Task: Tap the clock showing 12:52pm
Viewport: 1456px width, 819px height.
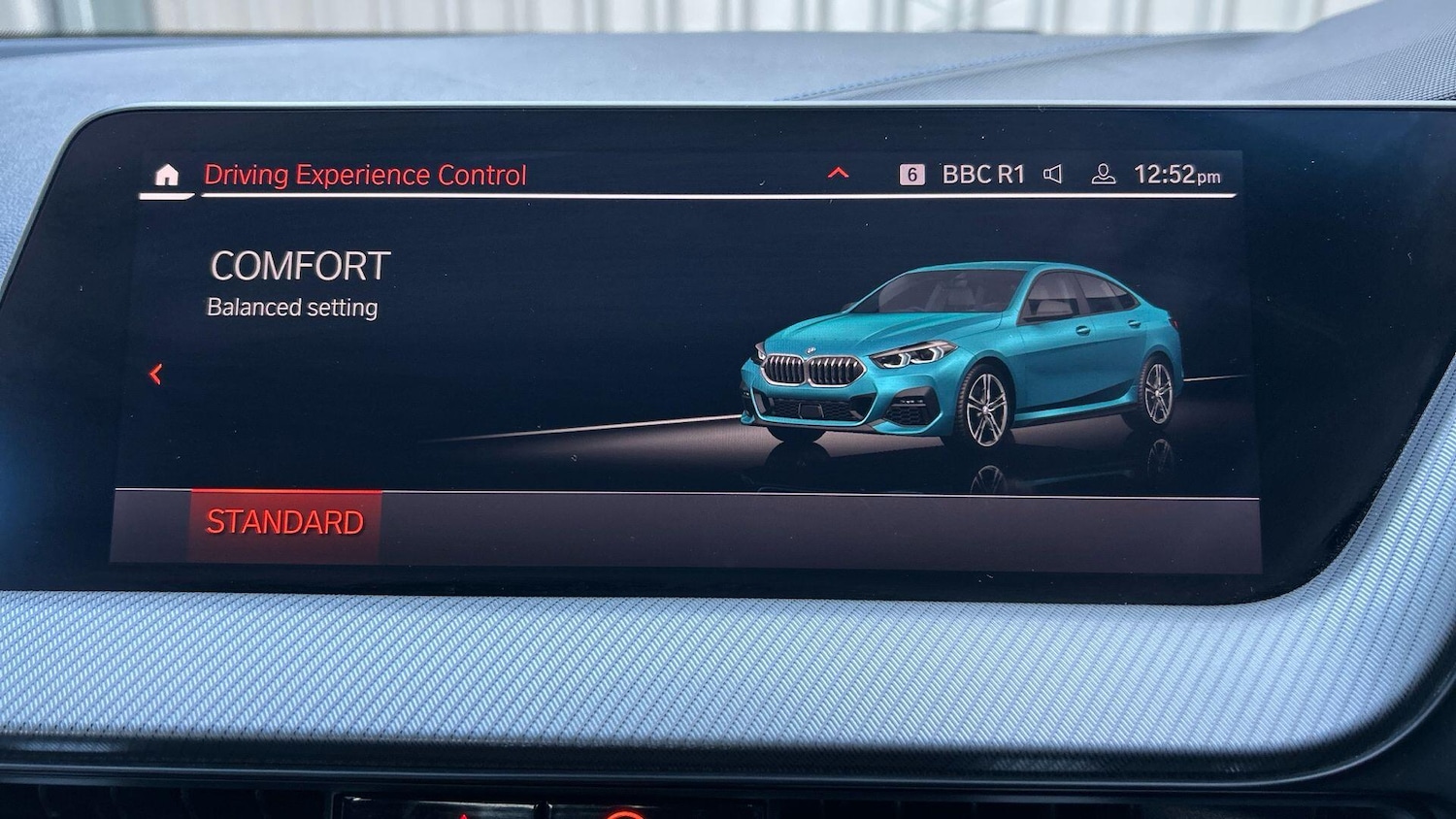Action: click(x=1177, y=173)
